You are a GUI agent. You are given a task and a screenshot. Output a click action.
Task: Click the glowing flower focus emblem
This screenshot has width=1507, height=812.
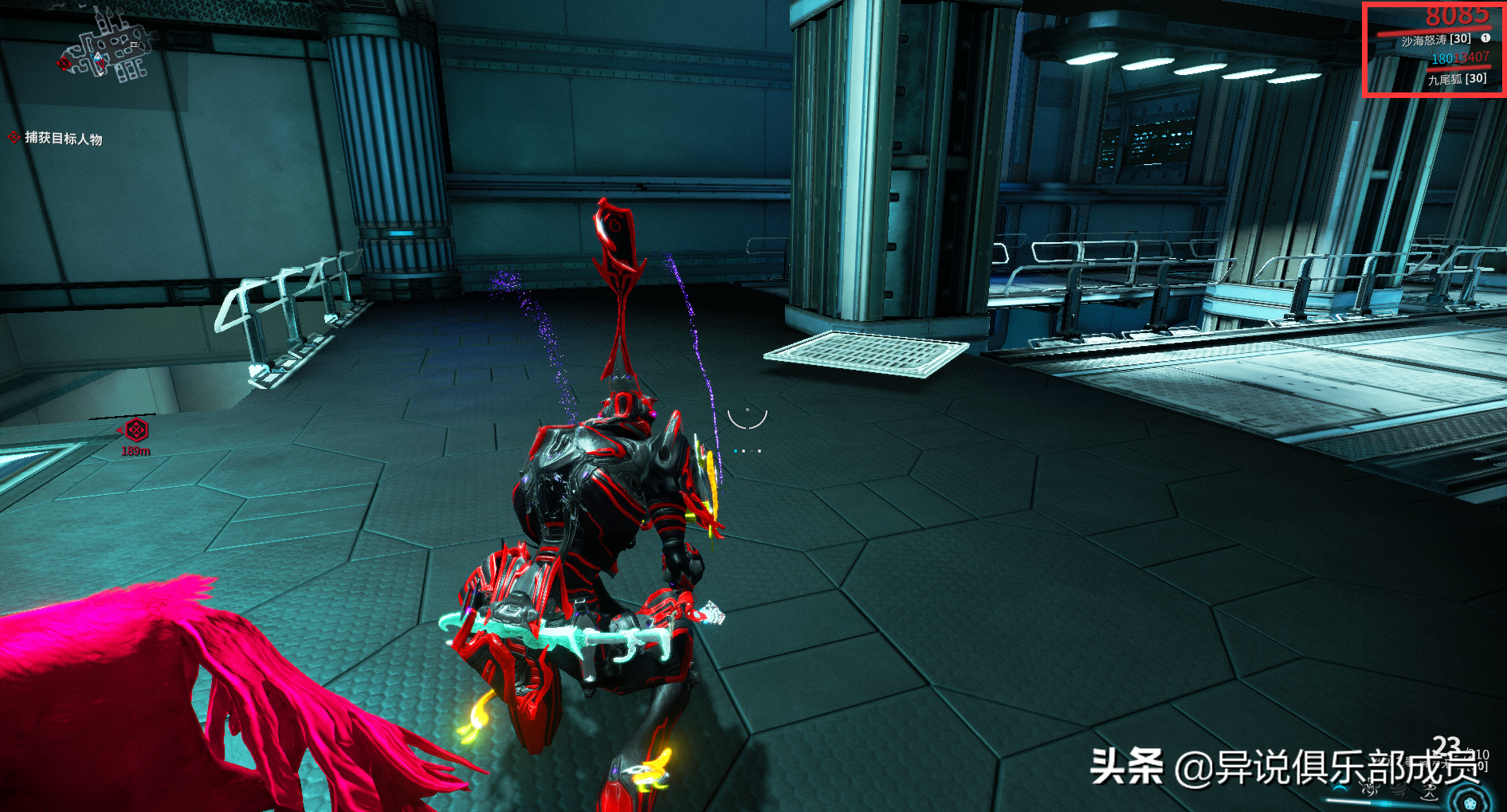(1469, 801)
